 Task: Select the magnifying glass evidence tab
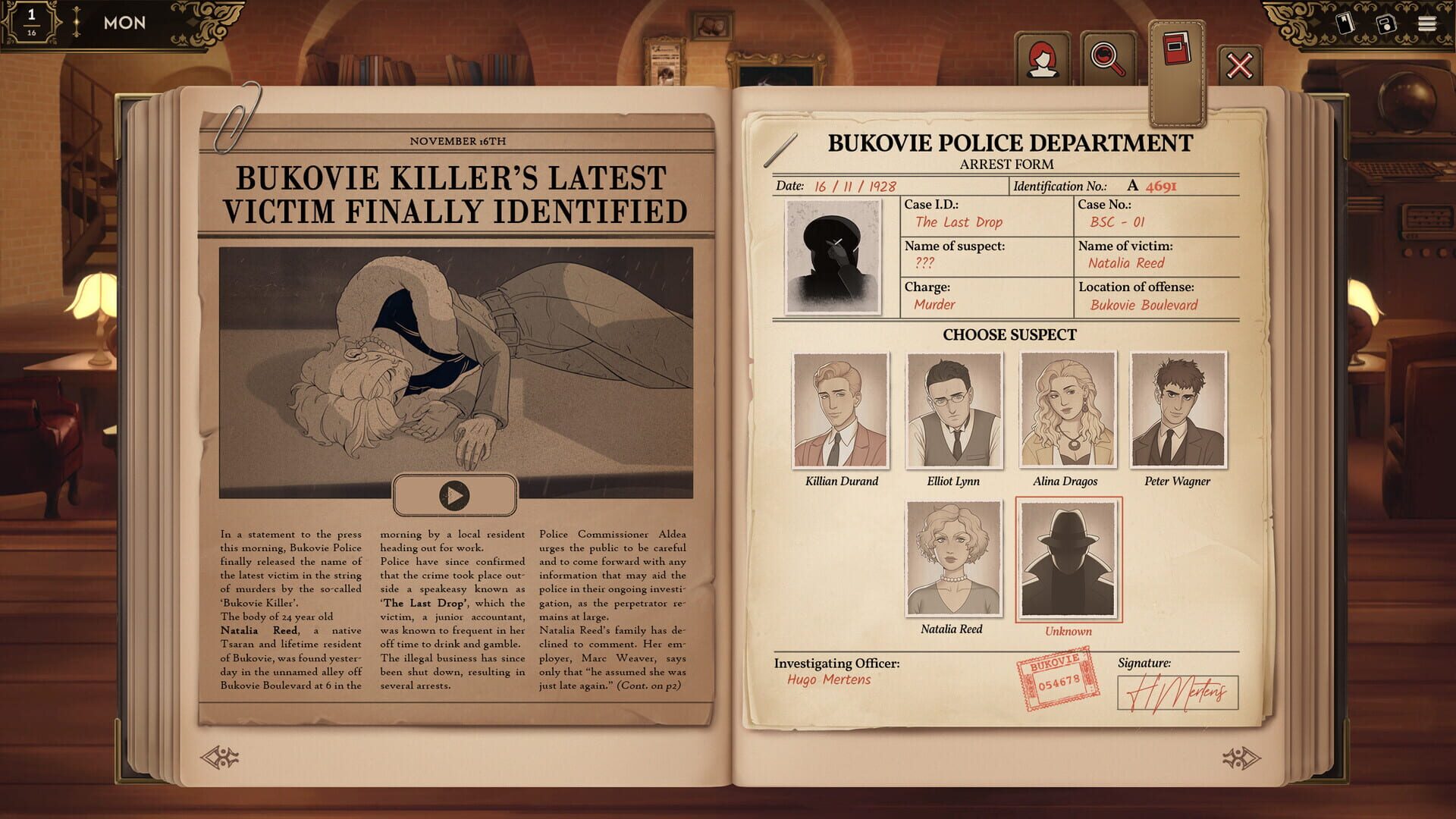(x=1104, y=58)
